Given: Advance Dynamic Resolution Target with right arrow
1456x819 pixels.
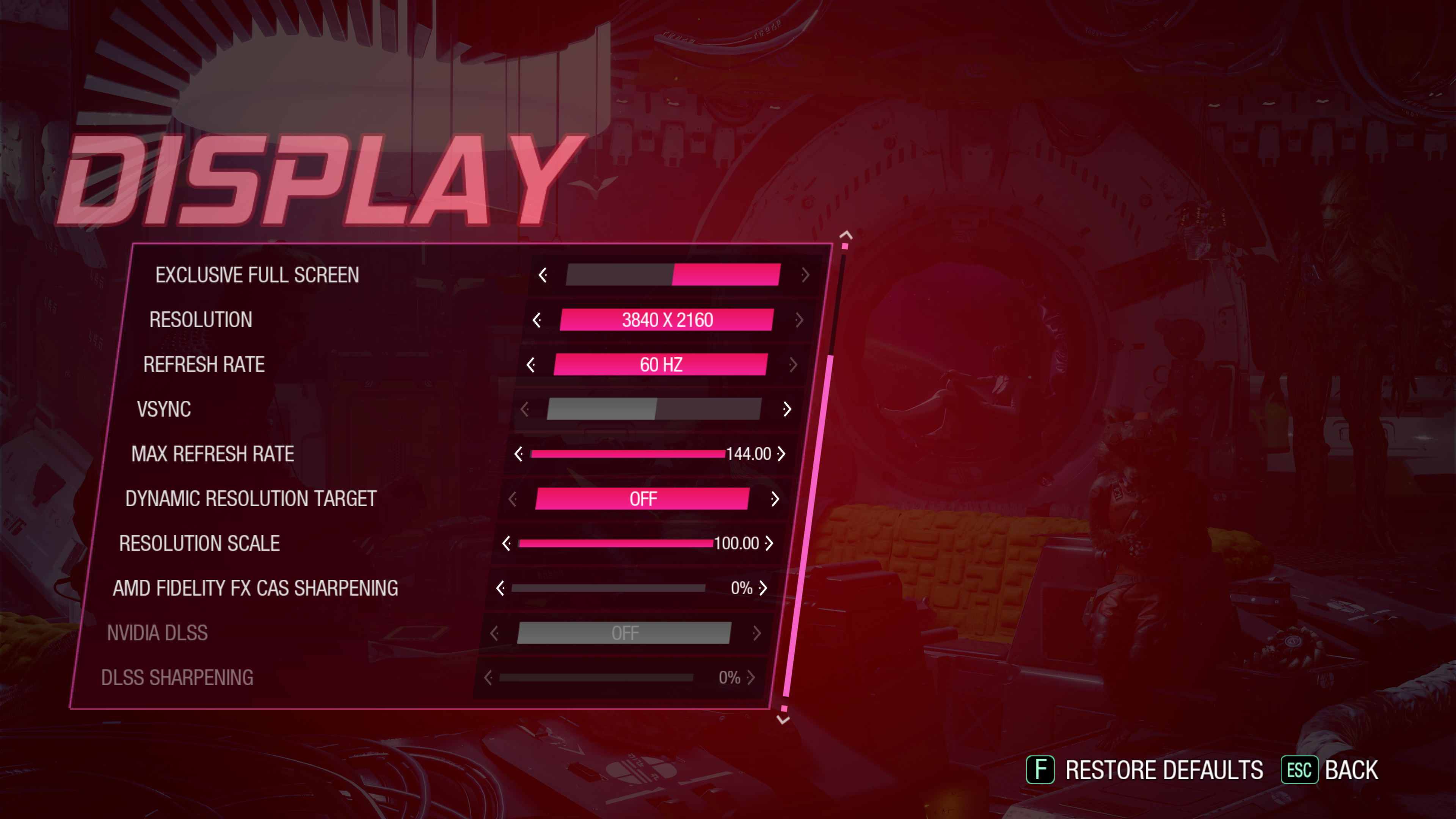Looking at the screenshot, I should (x=775, y=499).
